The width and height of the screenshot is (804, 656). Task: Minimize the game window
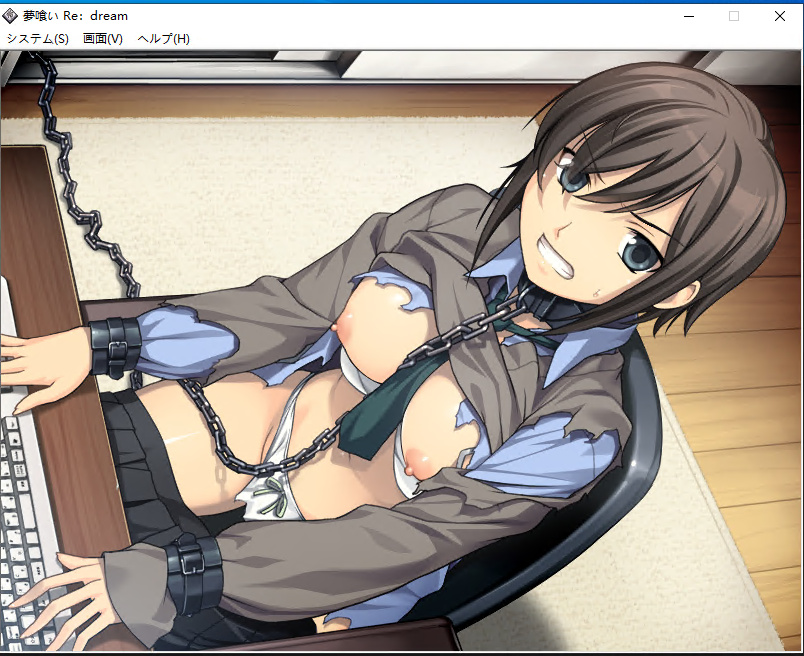click(689, 16)
